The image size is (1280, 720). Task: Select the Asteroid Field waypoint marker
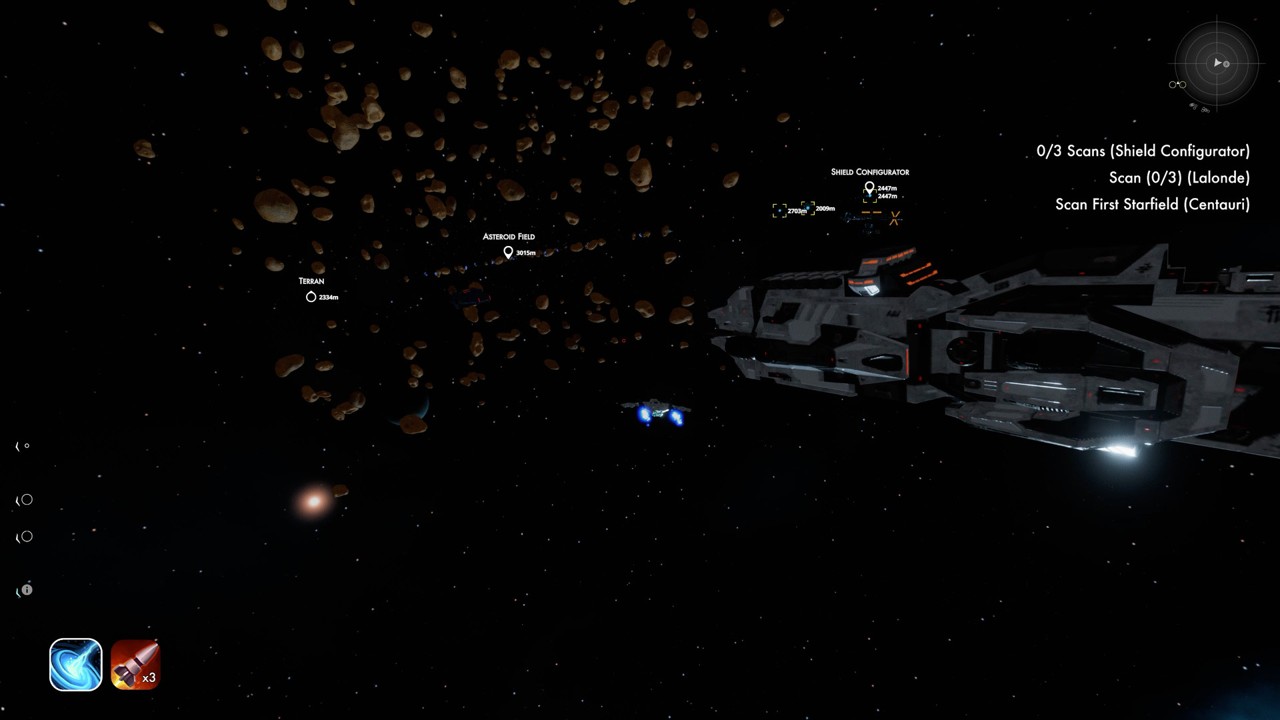pos(508,252)
